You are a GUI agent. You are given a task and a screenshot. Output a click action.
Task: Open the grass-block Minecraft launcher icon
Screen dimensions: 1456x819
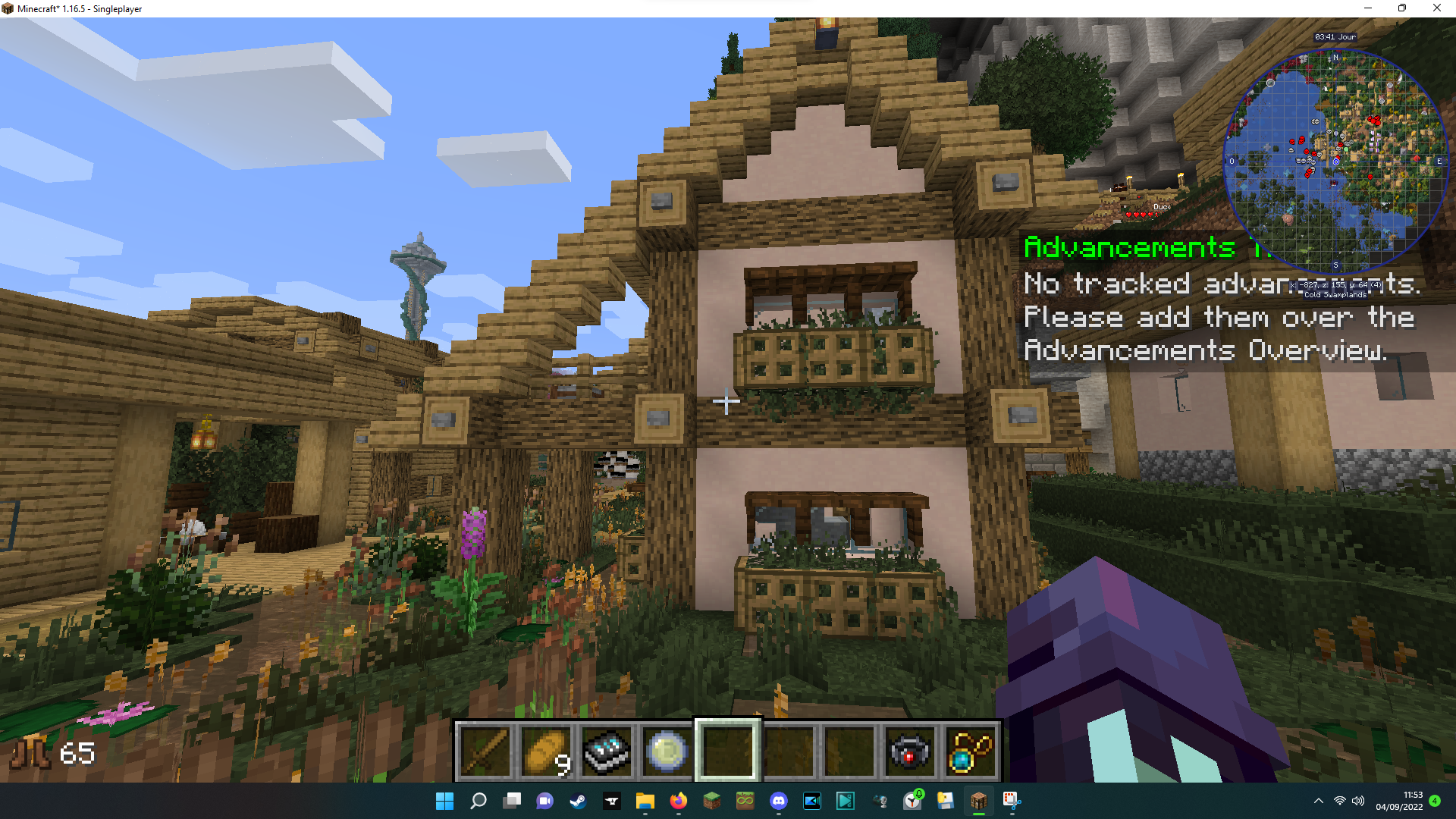[711, 801]
